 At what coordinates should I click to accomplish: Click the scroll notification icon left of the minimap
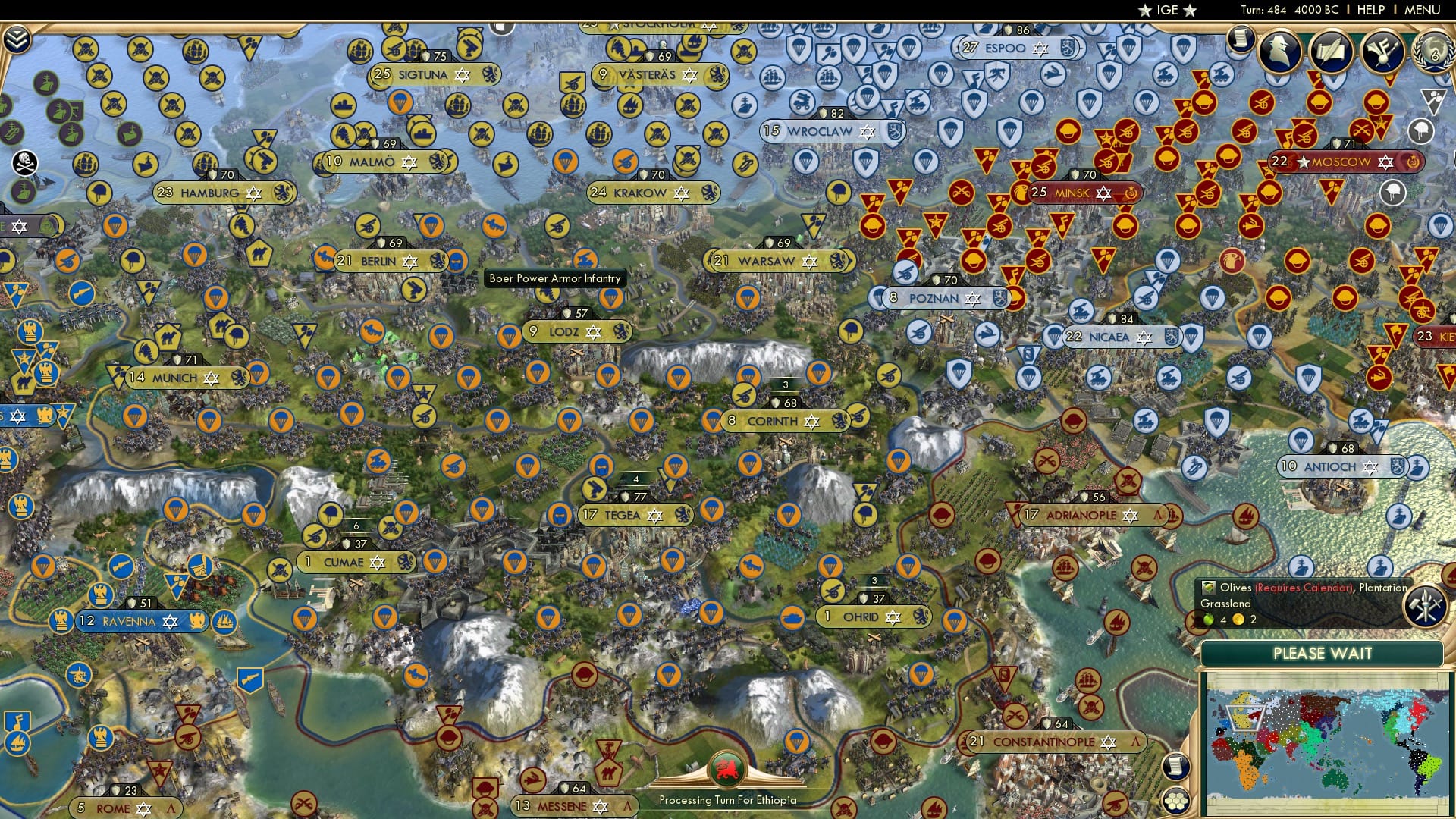1176,766
